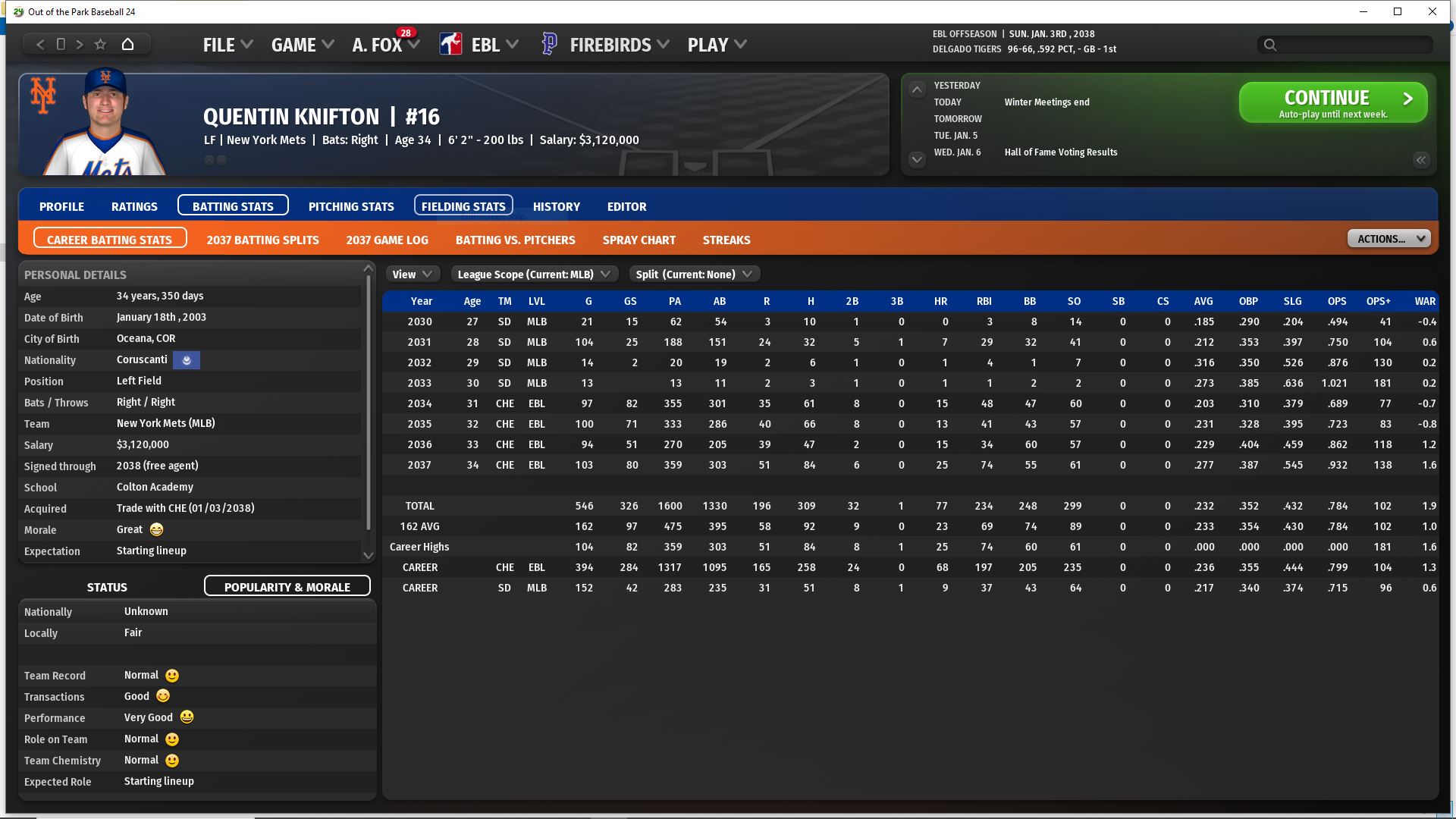The width and height of the screenshot is (1456, 819).
Task: Click the green CONTINUE button
Action: 1332,102
